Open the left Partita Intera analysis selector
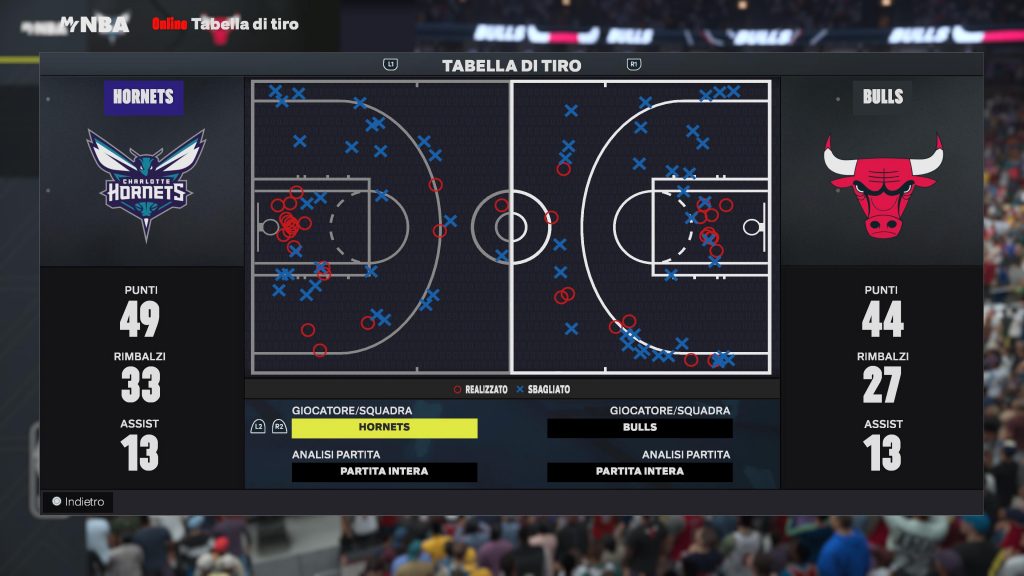Image resolution: width=1024 pixels, height=576 pixels. pos(384,472)
